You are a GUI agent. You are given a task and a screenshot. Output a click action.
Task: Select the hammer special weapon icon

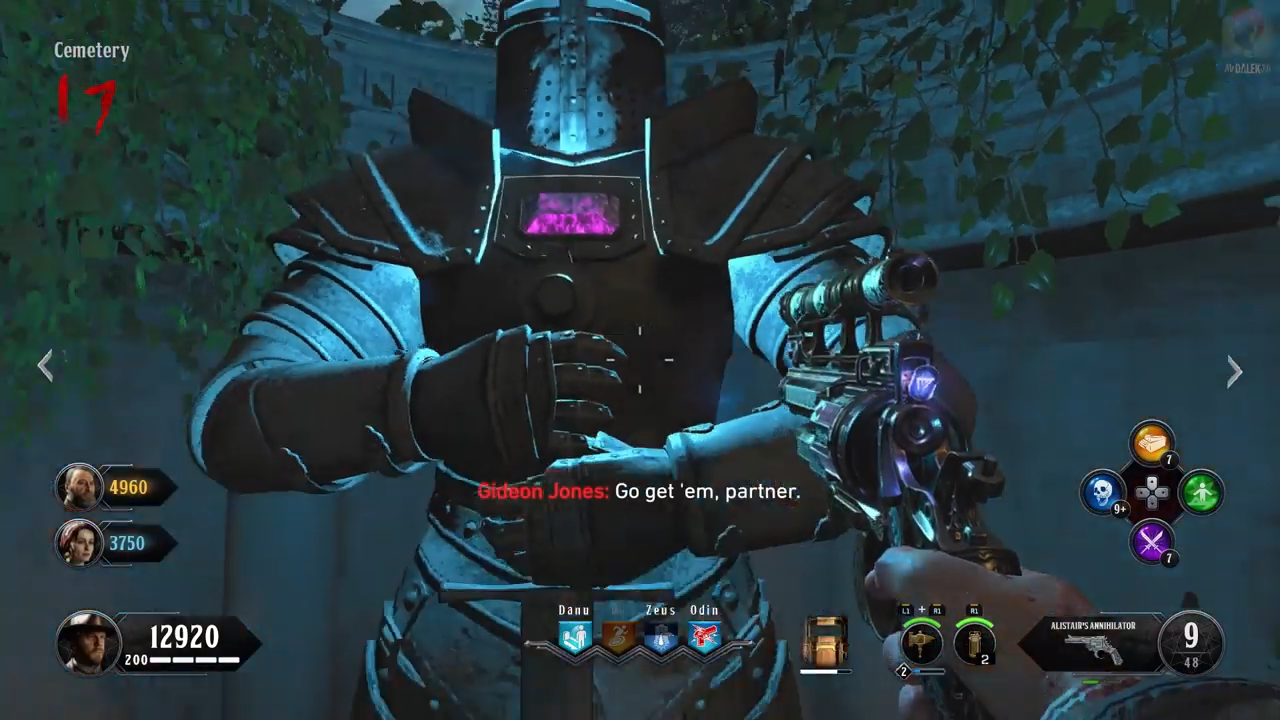[x=921, y=643]
